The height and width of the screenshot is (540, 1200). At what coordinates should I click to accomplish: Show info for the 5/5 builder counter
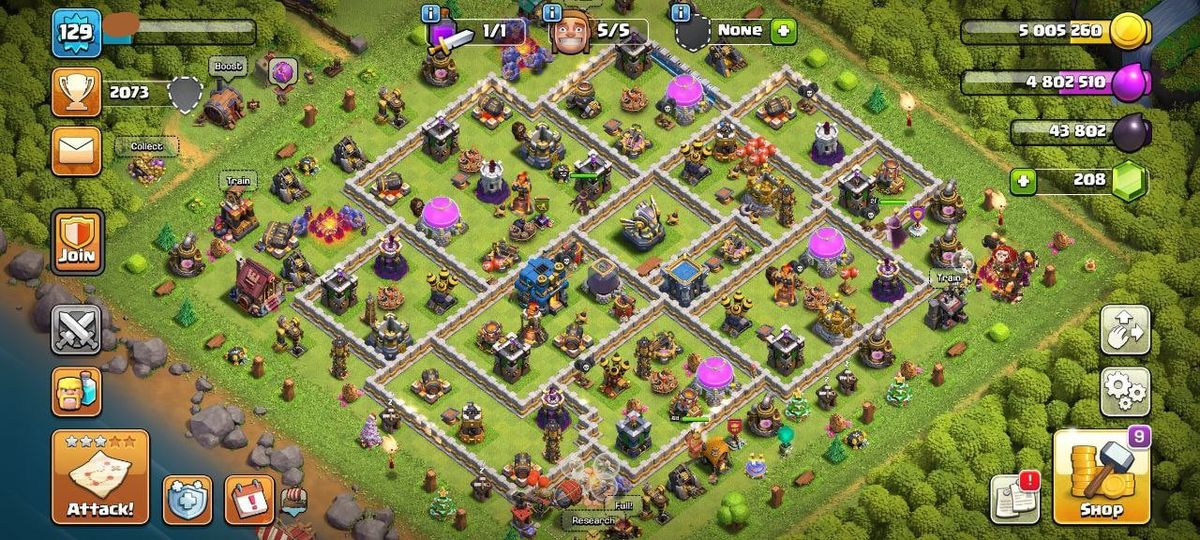tap(552, 13)
